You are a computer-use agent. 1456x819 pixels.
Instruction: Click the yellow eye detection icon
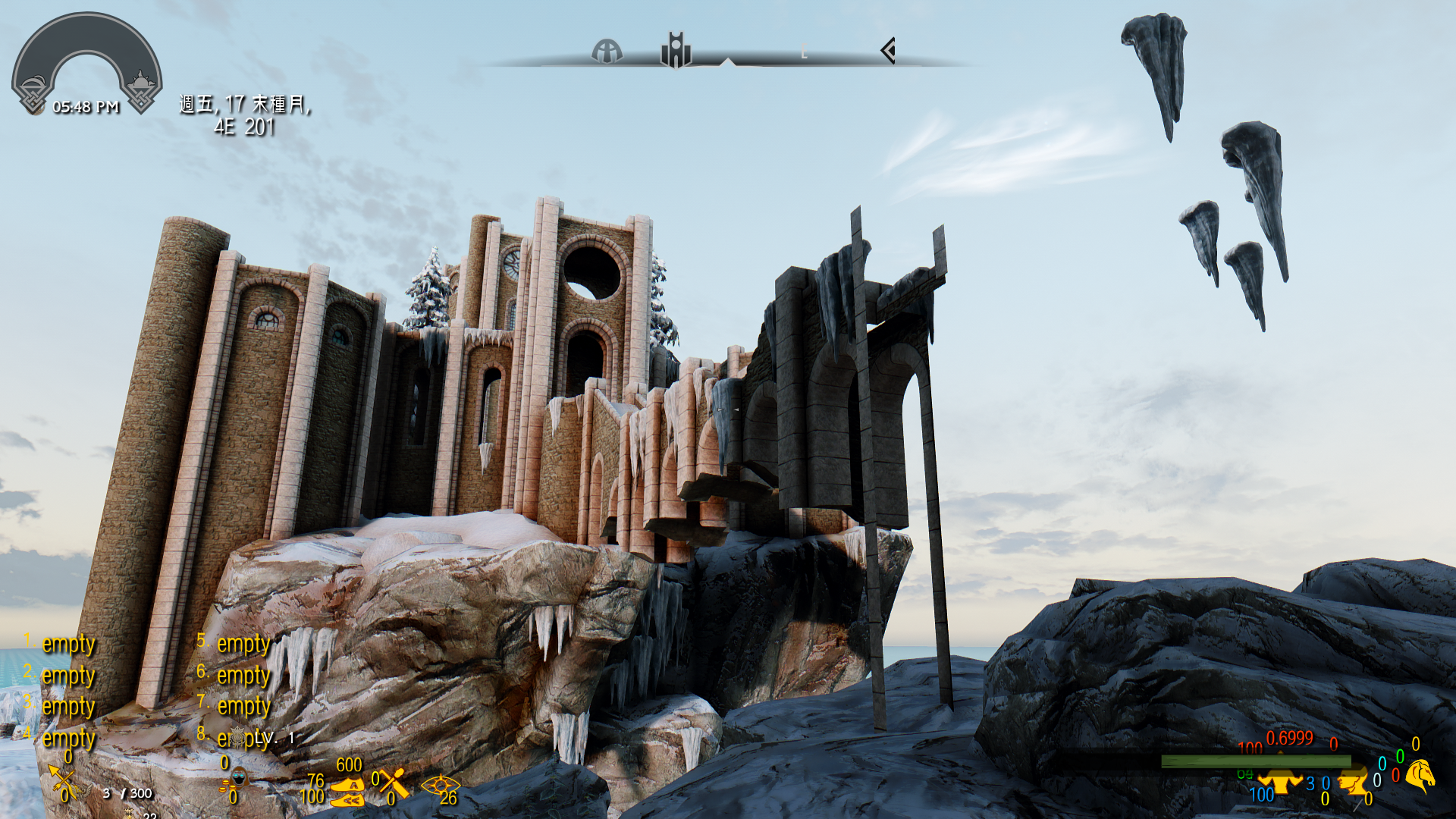[439, 784]
